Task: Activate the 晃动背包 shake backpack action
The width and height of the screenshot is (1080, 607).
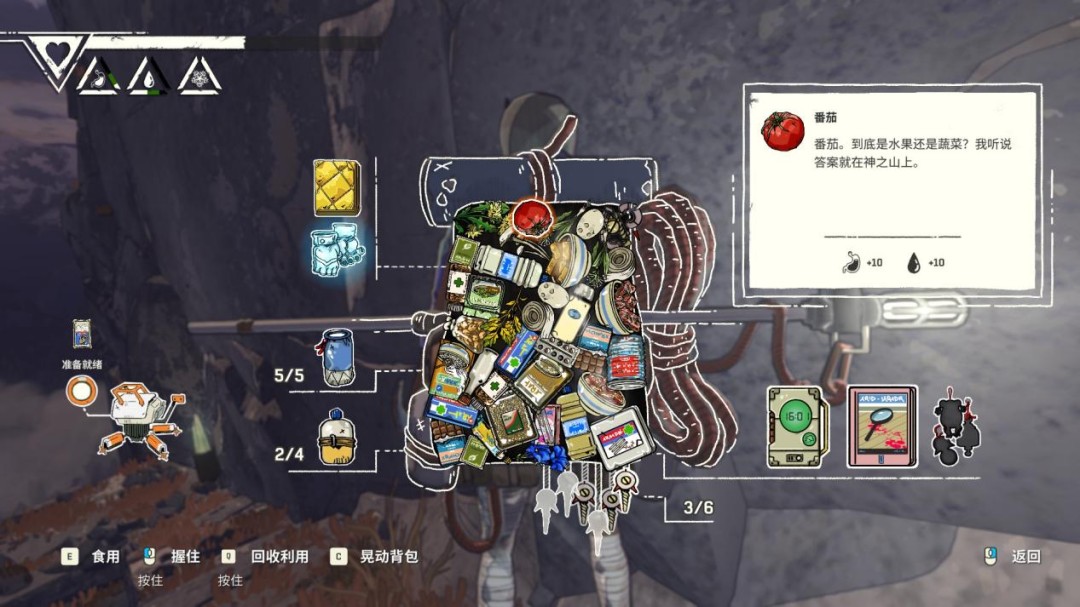Action: pyautogui.click(x=388, y=557)
